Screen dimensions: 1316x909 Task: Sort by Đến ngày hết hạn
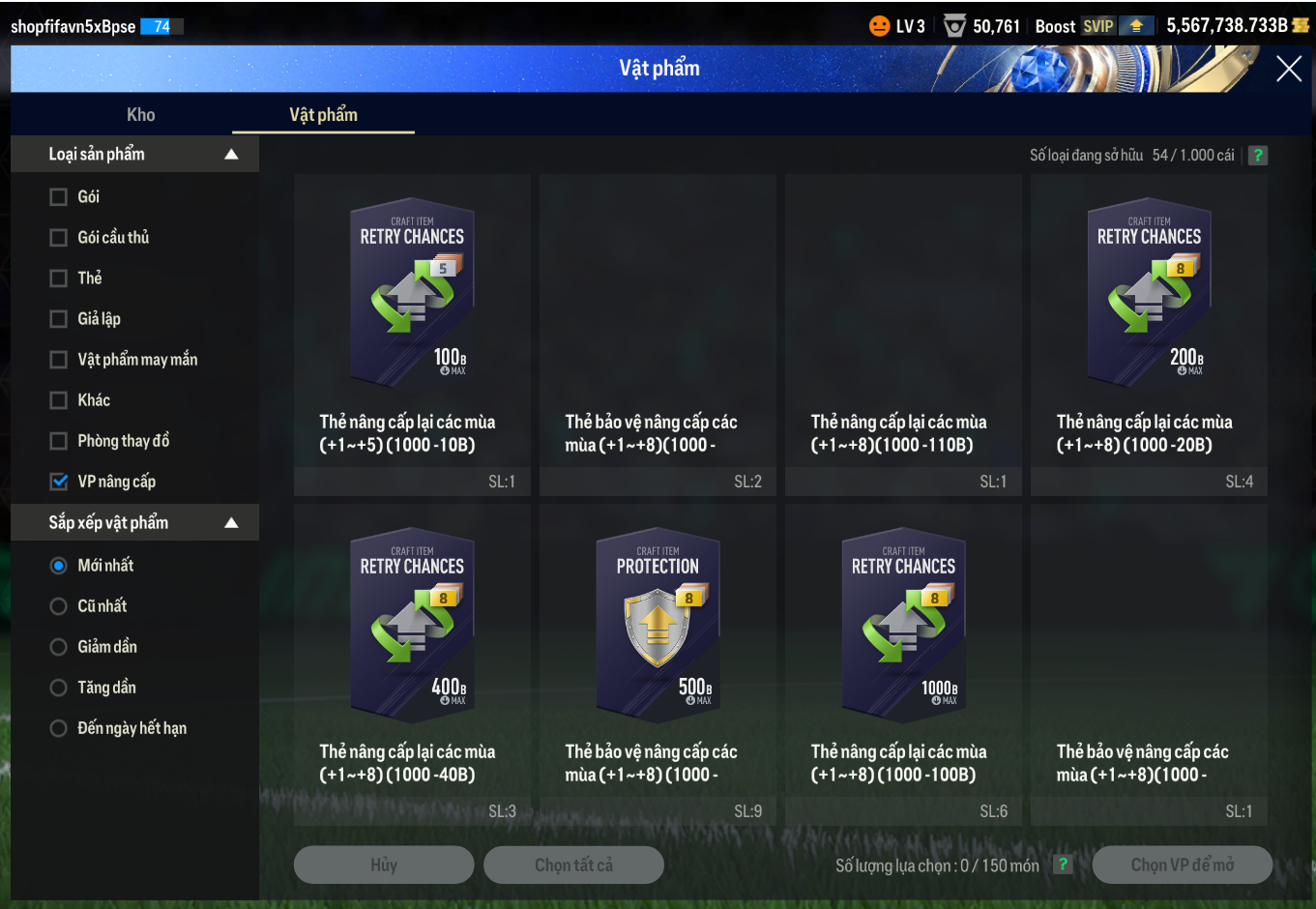(59, 728)
